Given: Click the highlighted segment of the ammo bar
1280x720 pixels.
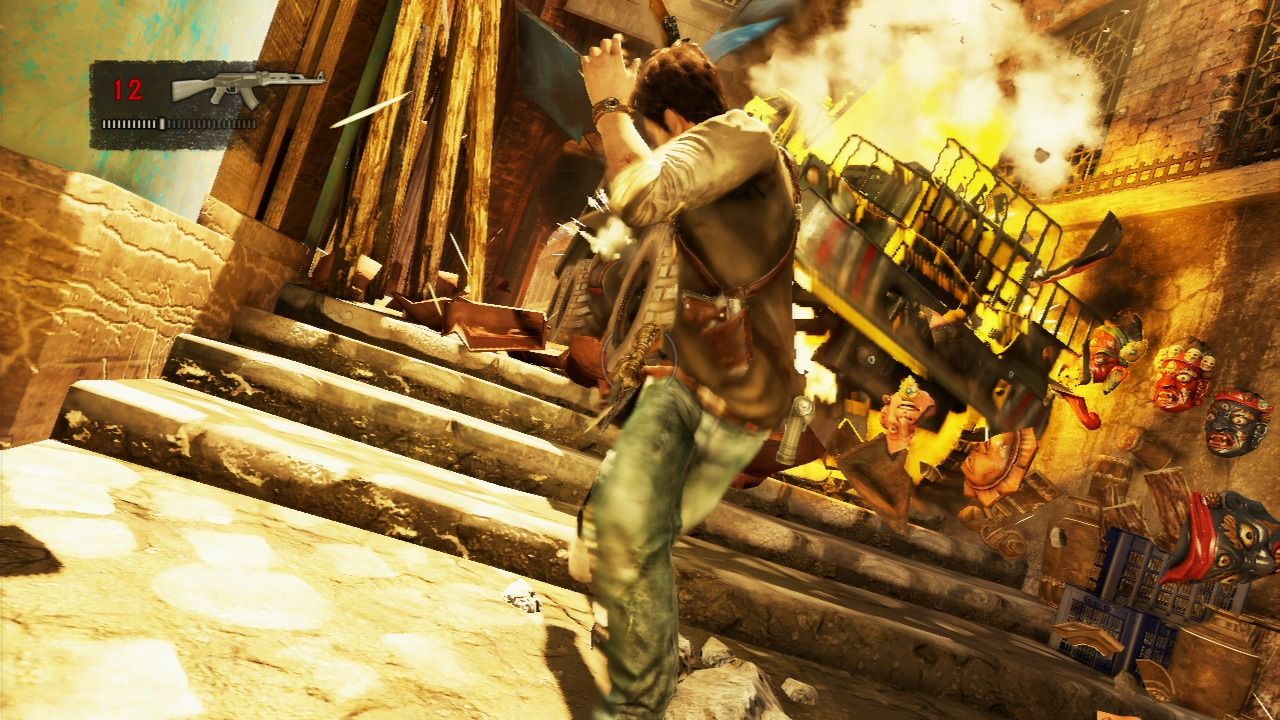Looking at the screenshot, I should click(x=162, y=123).
